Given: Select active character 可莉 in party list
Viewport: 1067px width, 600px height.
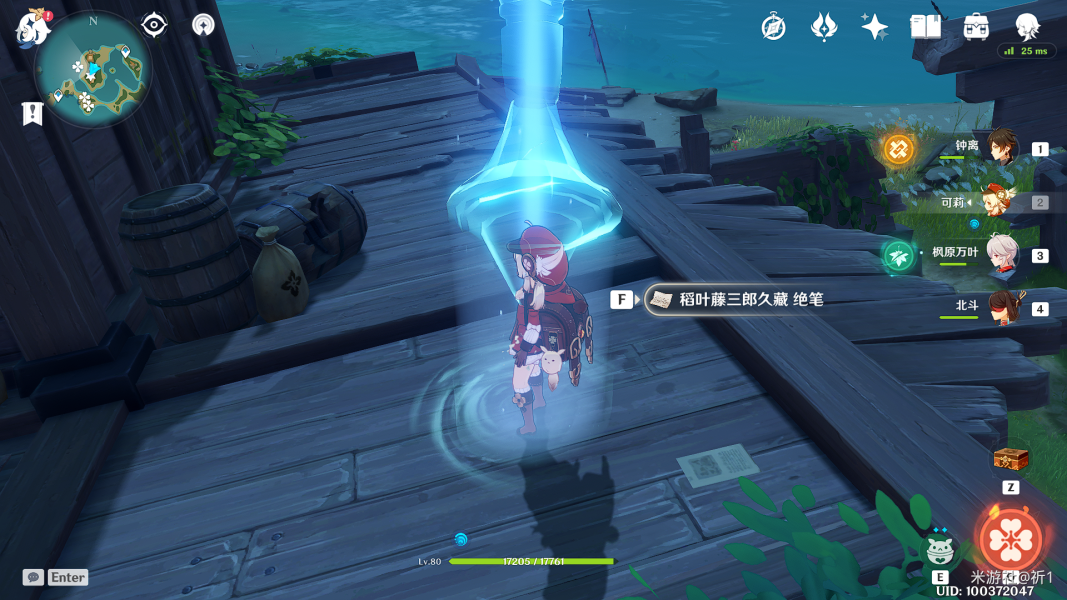Looking at the screenshot, I should [x=998, y=201].
